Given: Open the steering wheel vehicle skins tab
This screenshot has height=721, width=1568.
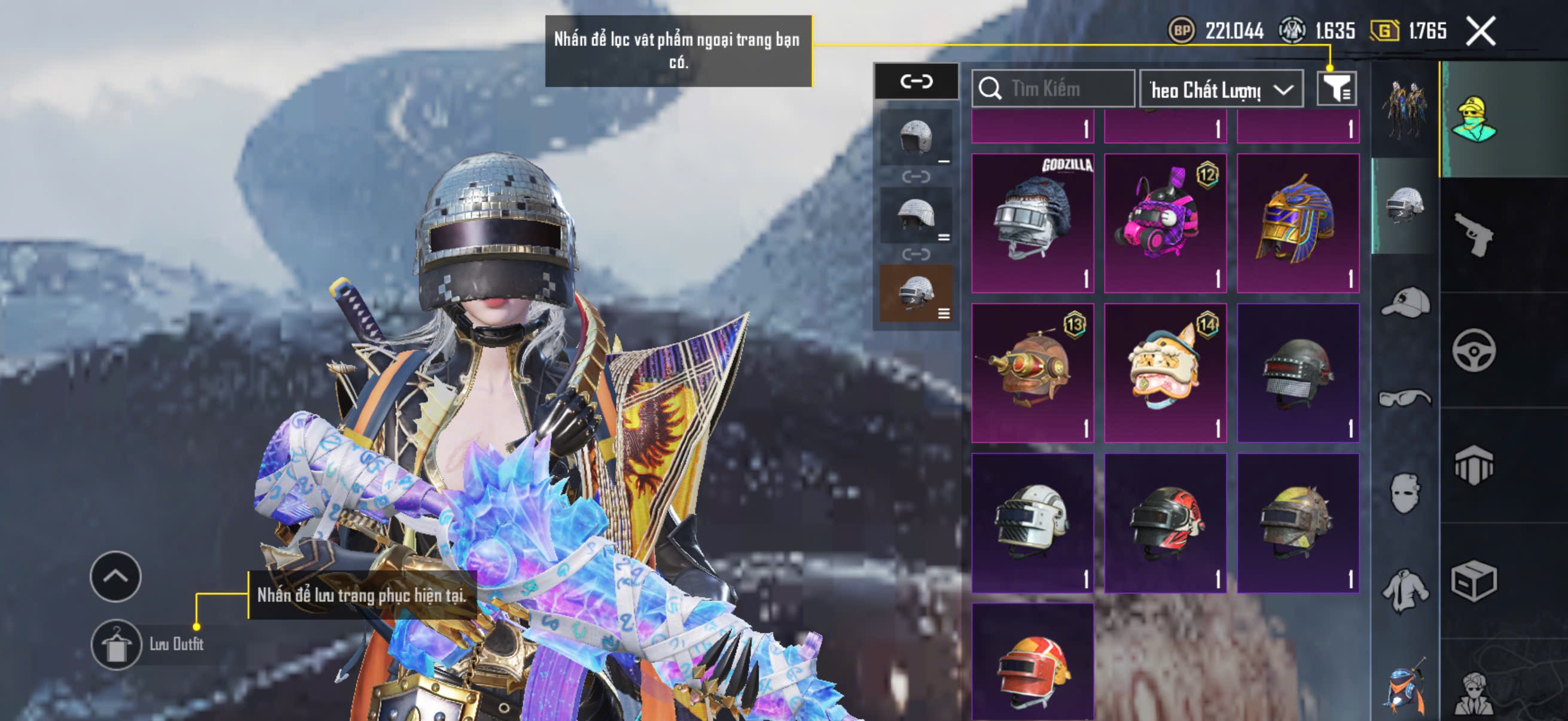Looking at the screenshot, I should pyautogui.click(x=1474, y=350).
